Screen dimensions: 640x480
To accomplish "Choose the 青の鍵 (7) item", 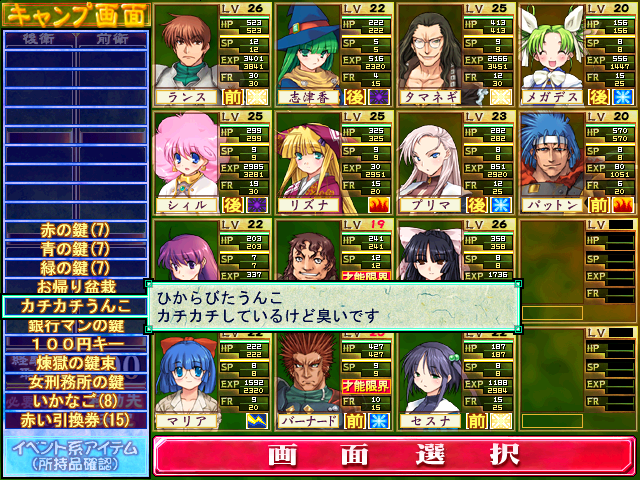I will pyautogui.click(x=75, y=248).
